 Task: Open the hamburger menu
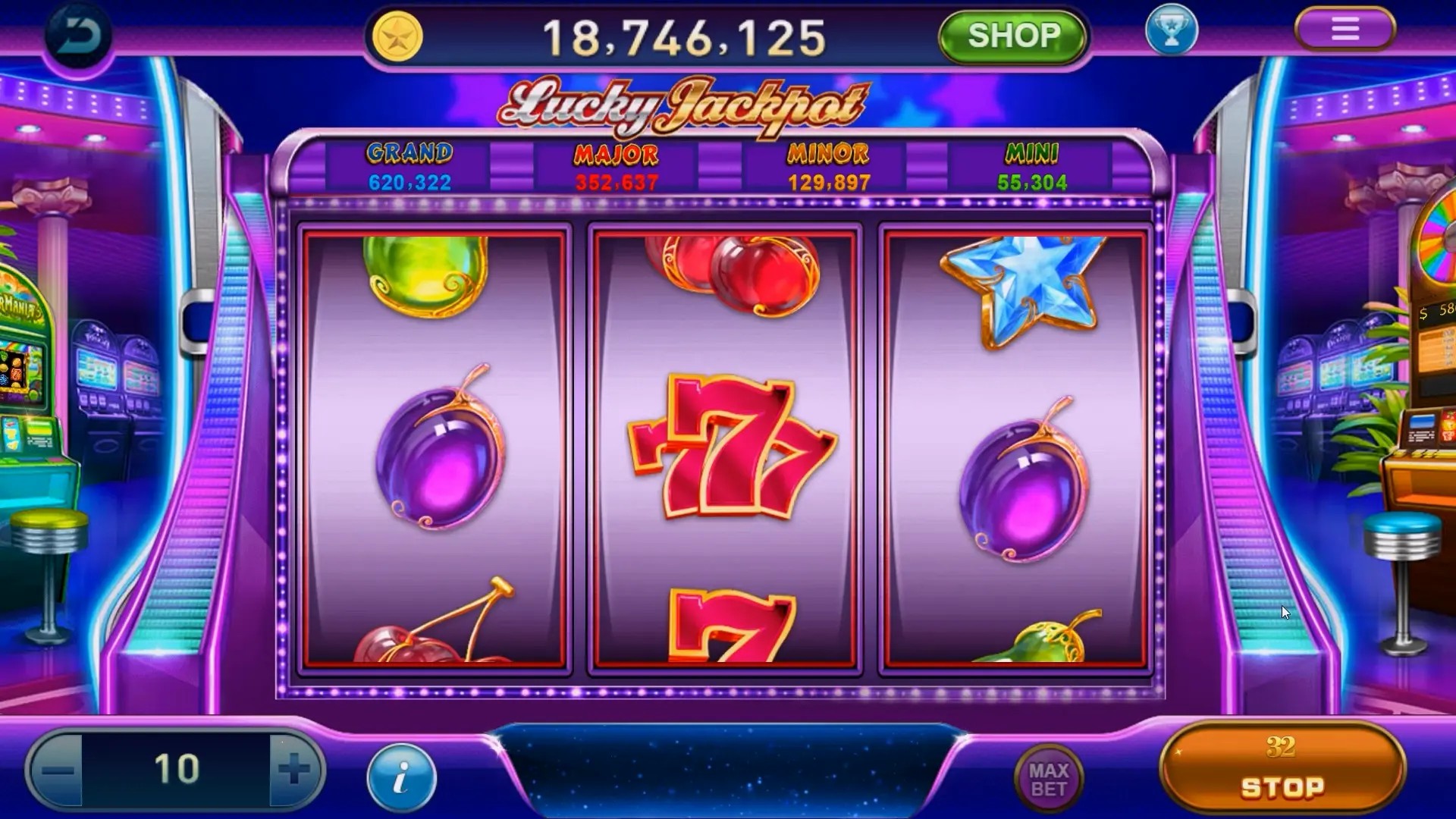[1347, 29]
